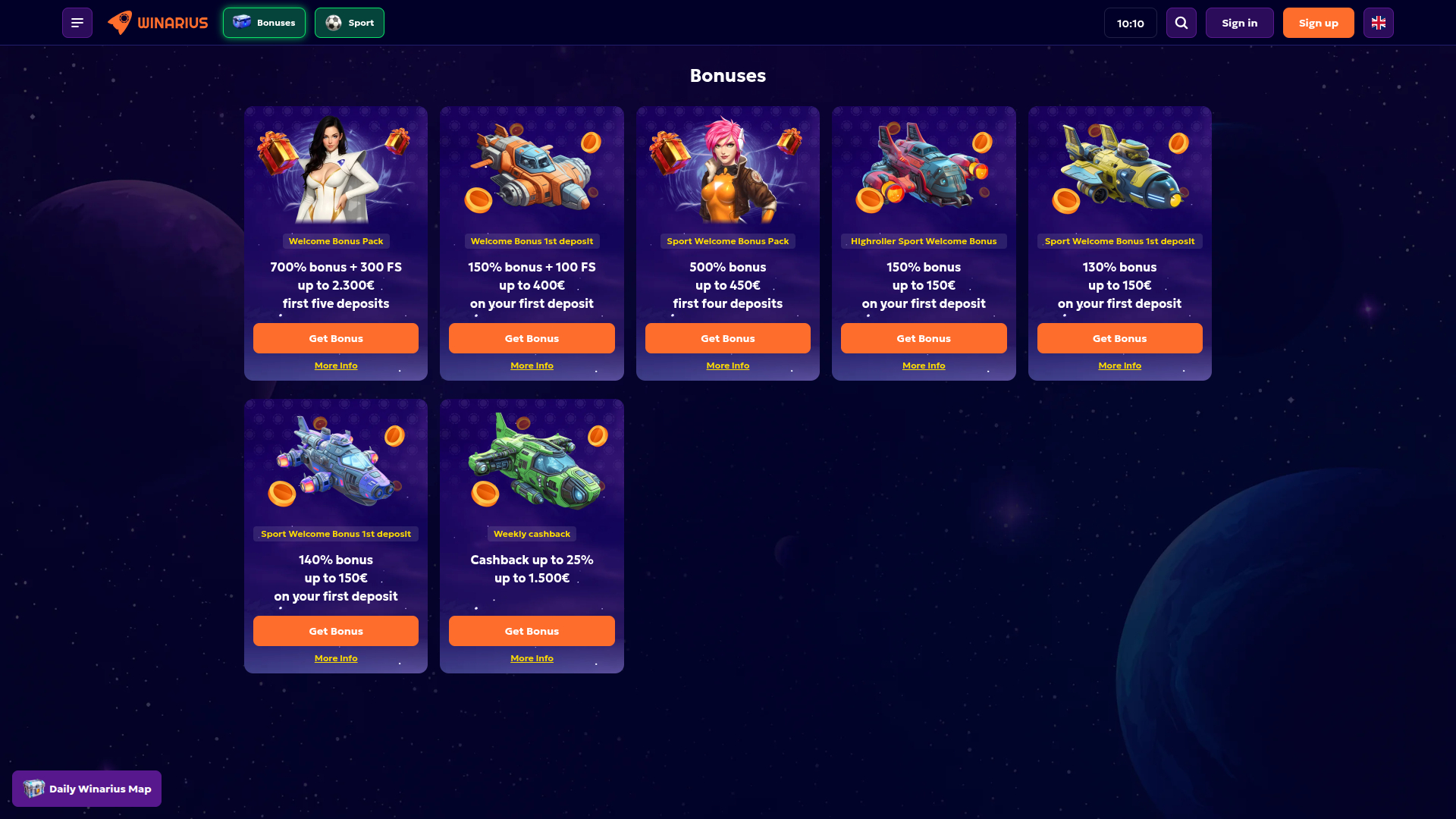This screenshot has height=819, width=1456.
Task: Open More Info for Highroller Sport Welcome Bonus
Action: (x=924, y=365)
